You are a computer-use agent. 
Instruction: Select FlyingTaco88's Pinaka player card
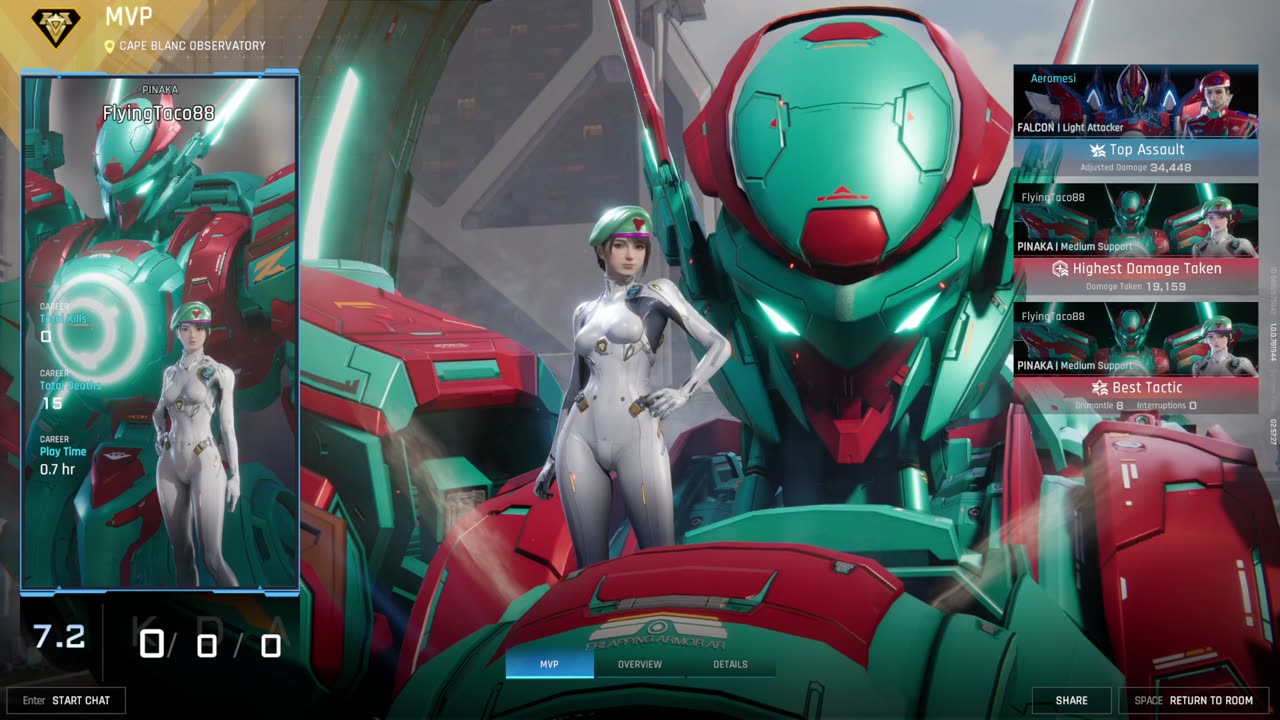point(160,330)
